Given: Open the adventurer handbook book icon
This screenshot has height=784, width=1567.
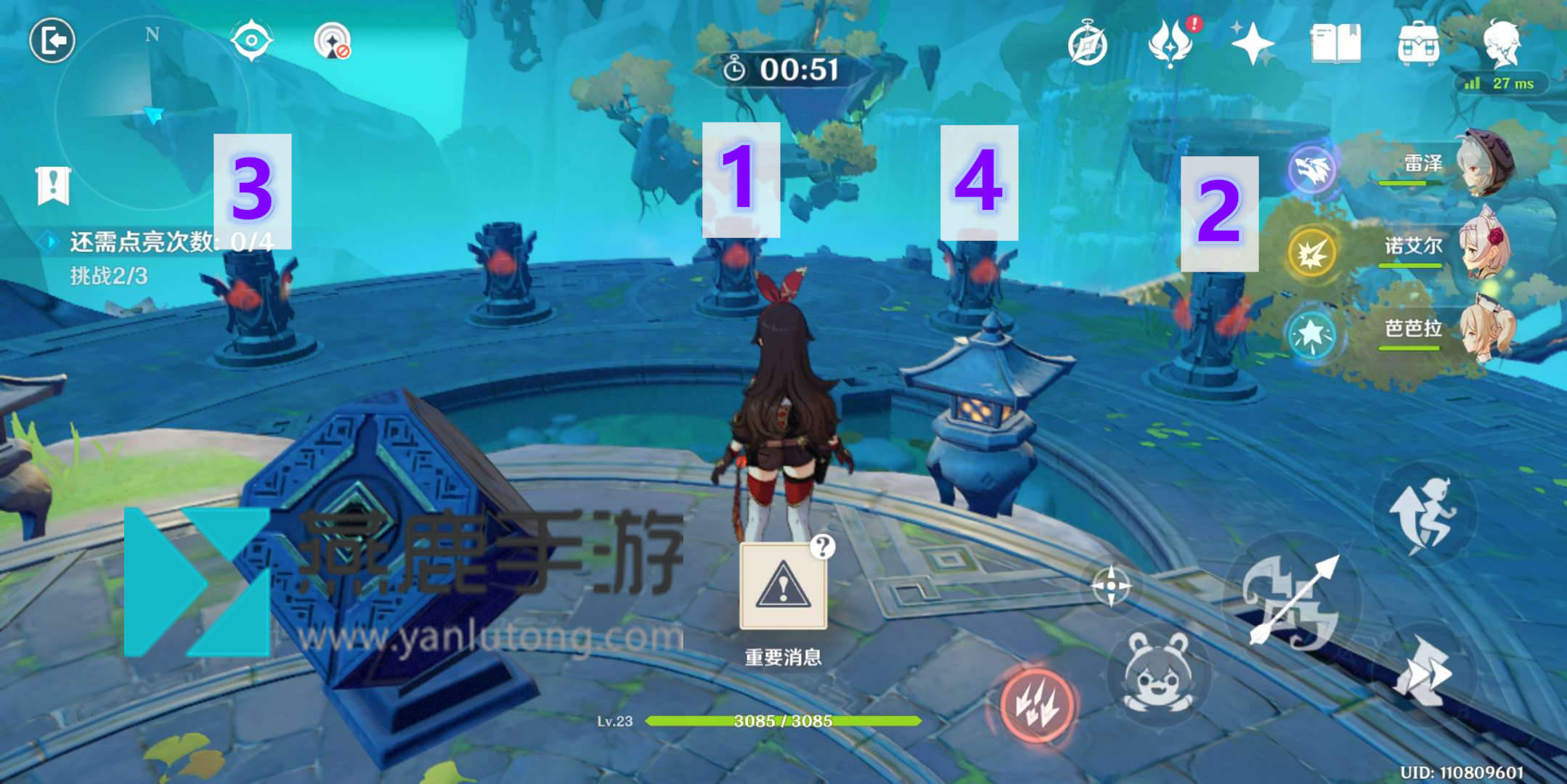Looking at the screenshot, I should pyautogui.click(x=1335, y=44).
